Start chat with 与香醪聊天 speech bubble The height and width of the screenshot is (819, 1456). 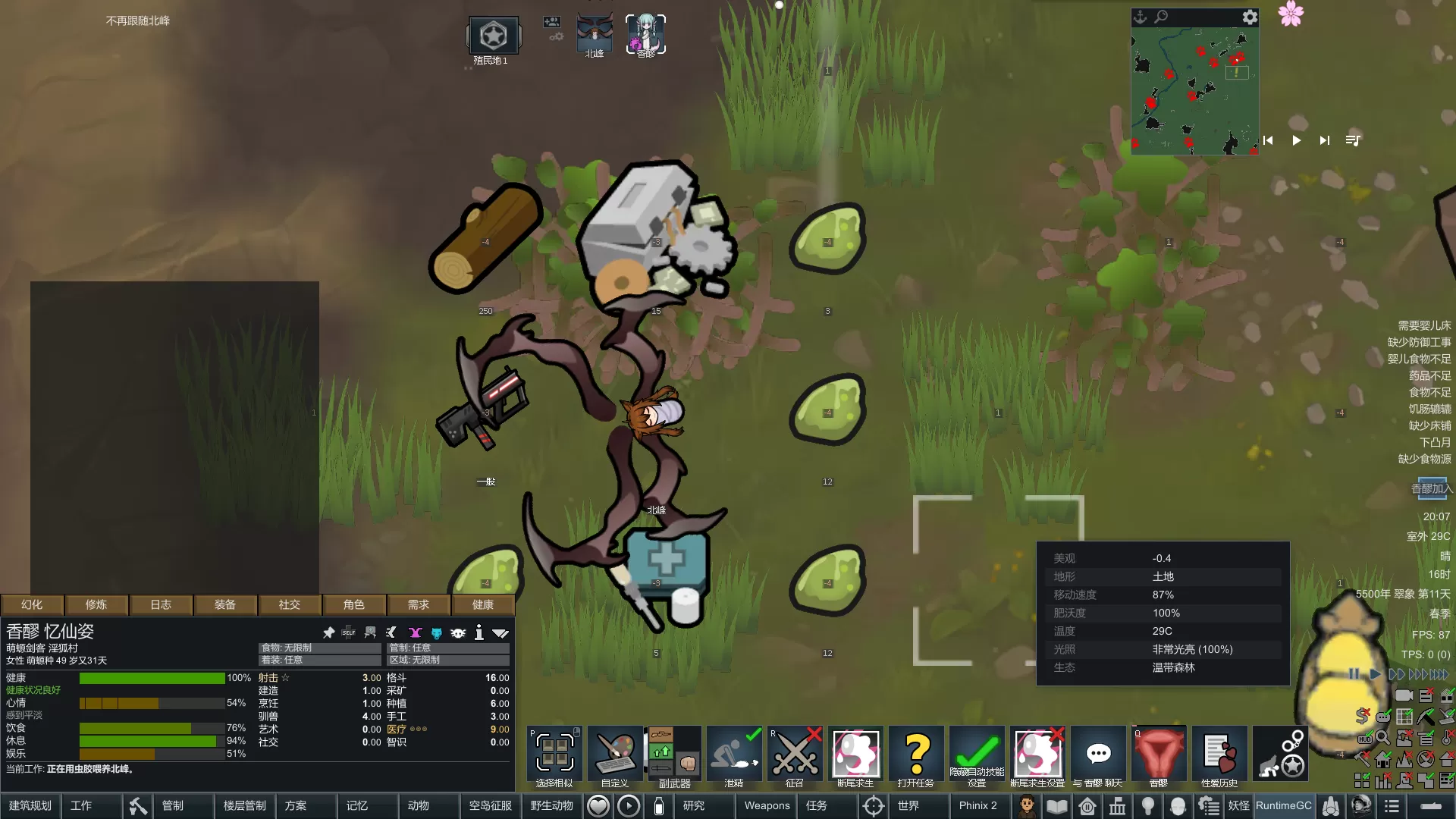click(x=1098, y=755)
